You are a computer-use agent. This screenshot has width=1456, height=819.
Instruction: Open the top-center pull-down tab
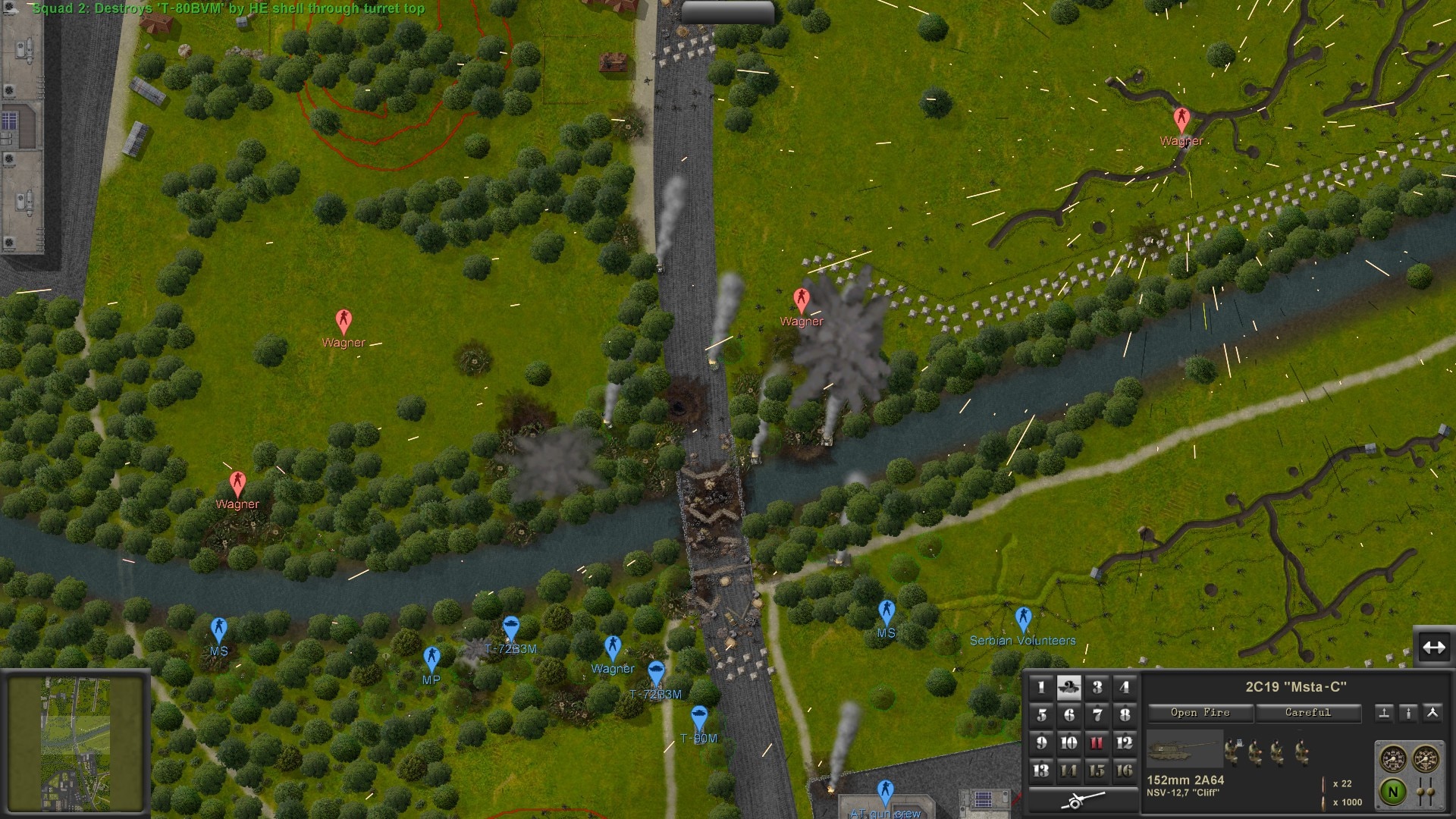pyautogui.click(x=726, y=11)
